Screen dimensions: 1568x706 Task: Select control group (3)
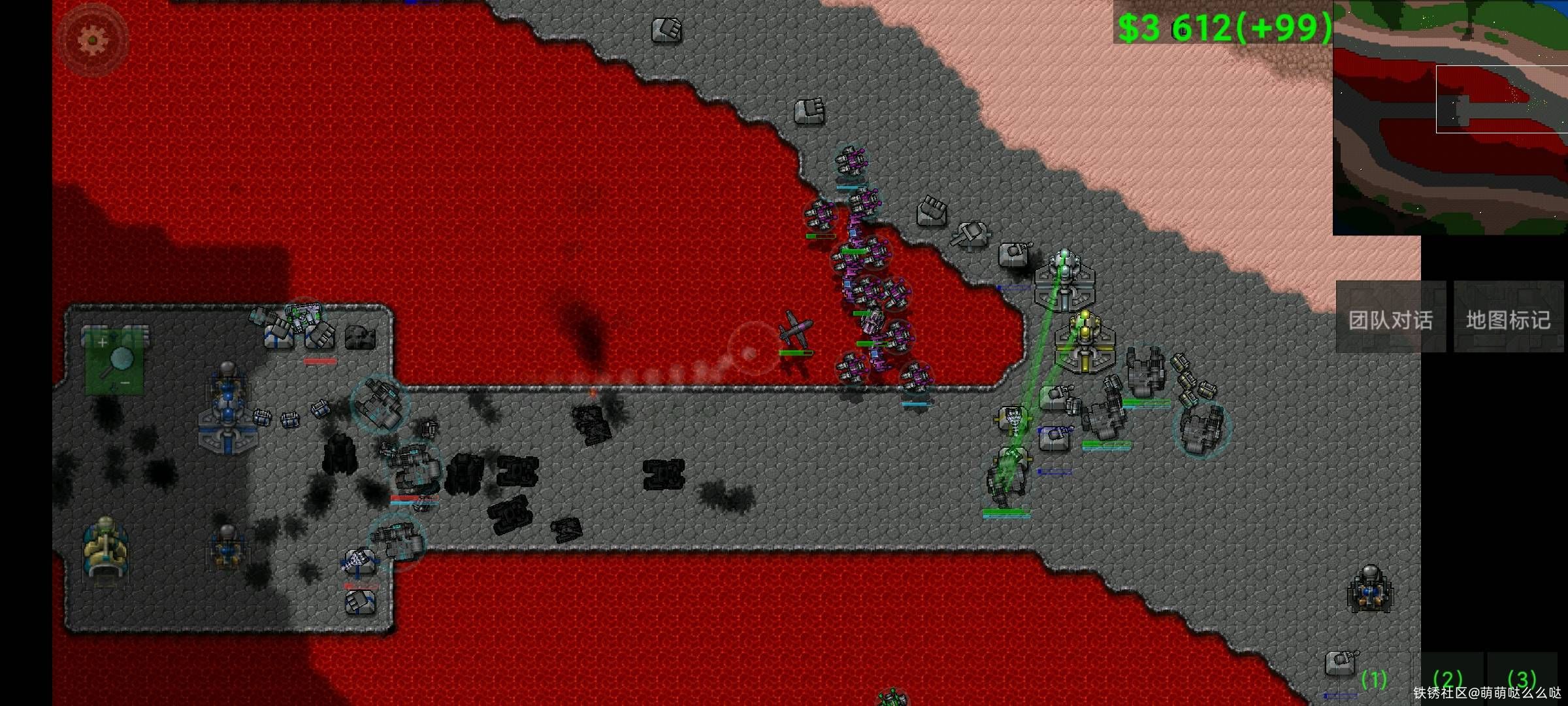pyautogui.click(x=1522, y=680)
